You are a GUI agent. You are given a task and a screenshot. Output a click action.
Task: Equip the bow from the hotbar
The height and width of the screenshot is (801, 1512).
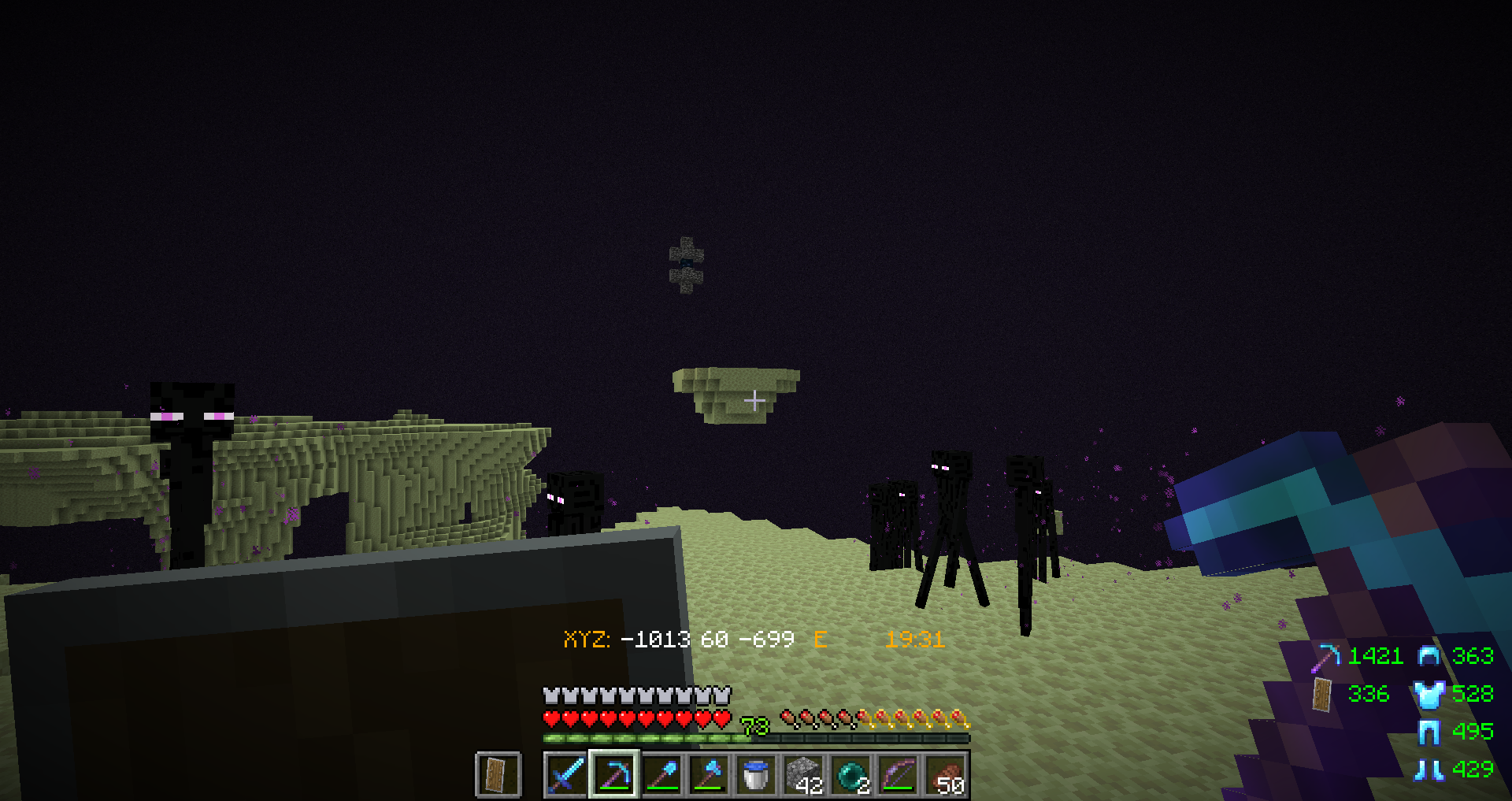(x=899, y=775)
